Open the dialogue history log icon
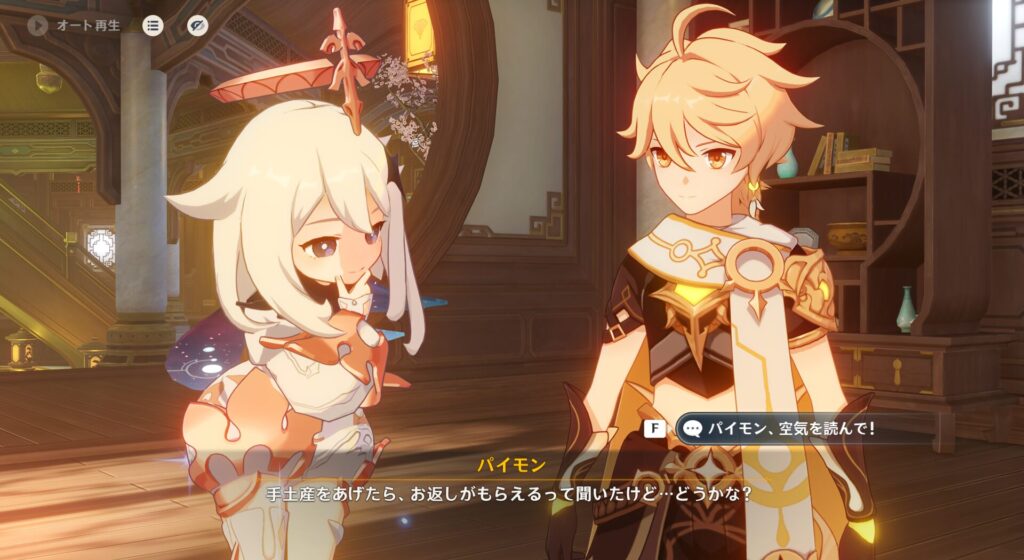This screenshot has width=1024, height=560. coord(153,25)
